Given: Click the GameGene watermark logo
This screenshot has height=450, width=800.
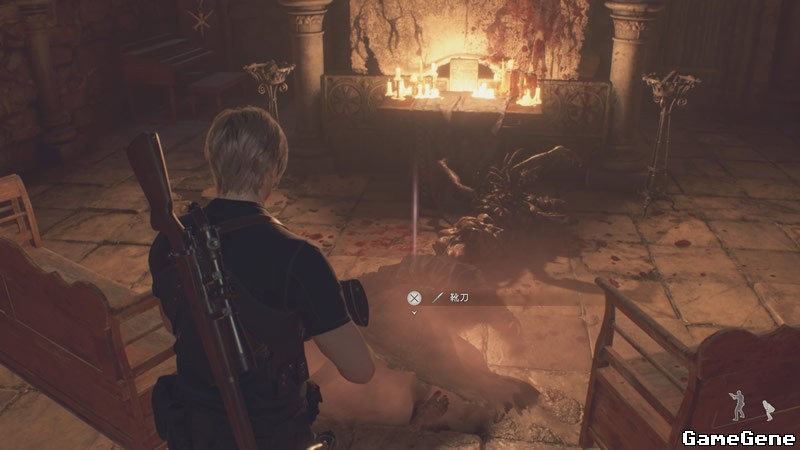Looking at the screenshot, I should [x=738, y=437].
